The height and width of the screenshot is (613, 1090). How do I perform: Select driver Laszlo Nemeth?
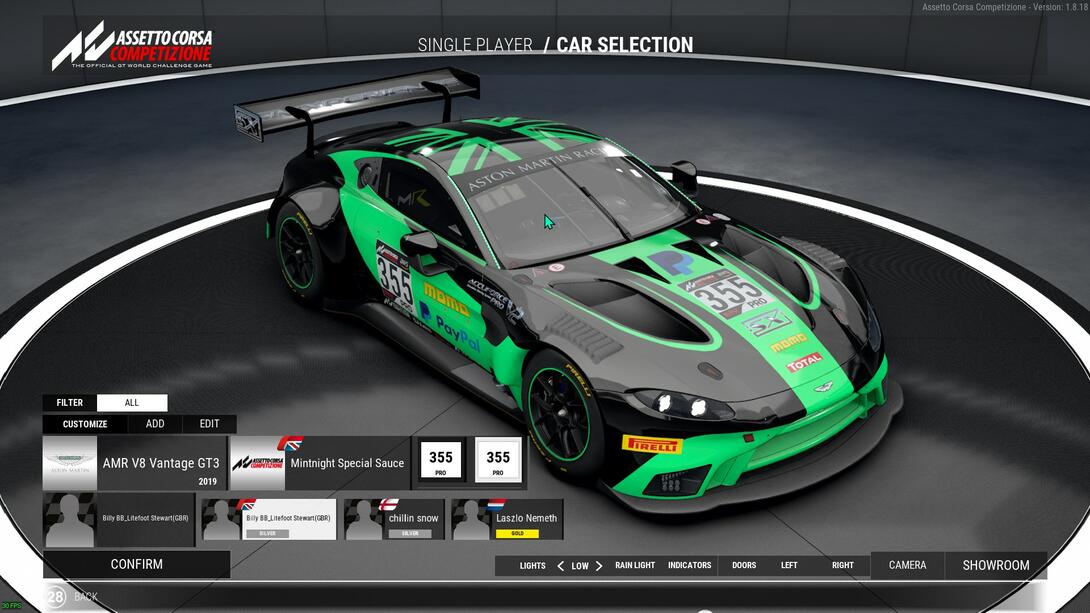pyautogui.click(x=507, y=520)
